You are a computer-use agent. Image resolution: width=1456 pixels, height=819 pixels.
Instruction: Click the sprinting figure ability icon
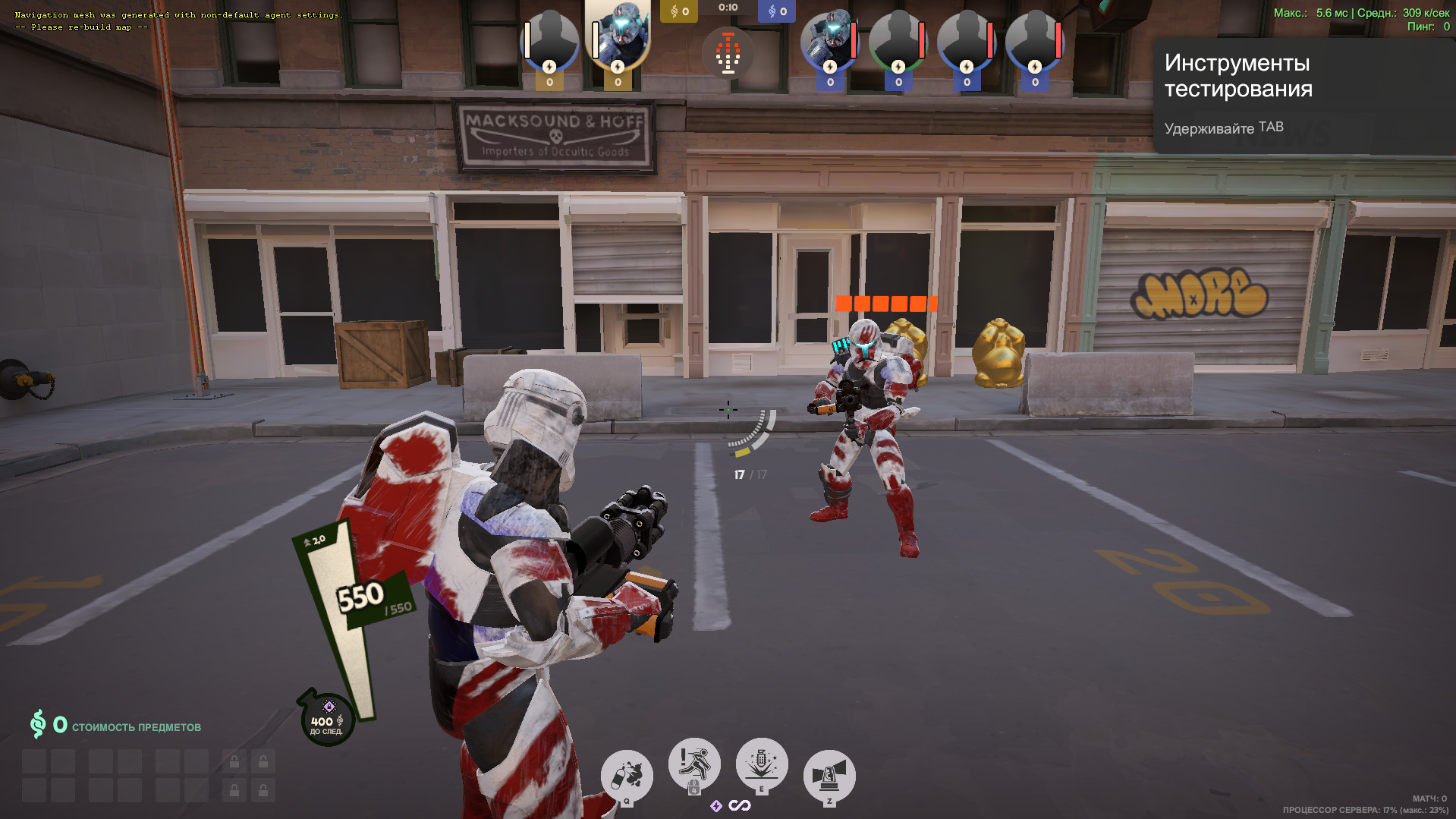coord(694,763)
